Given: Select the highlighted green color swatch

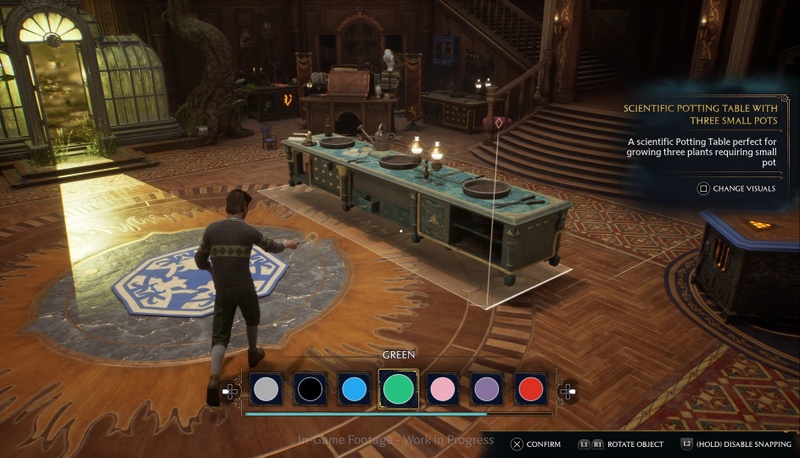Looking at the screenshot, I should (x=398, y=389).
